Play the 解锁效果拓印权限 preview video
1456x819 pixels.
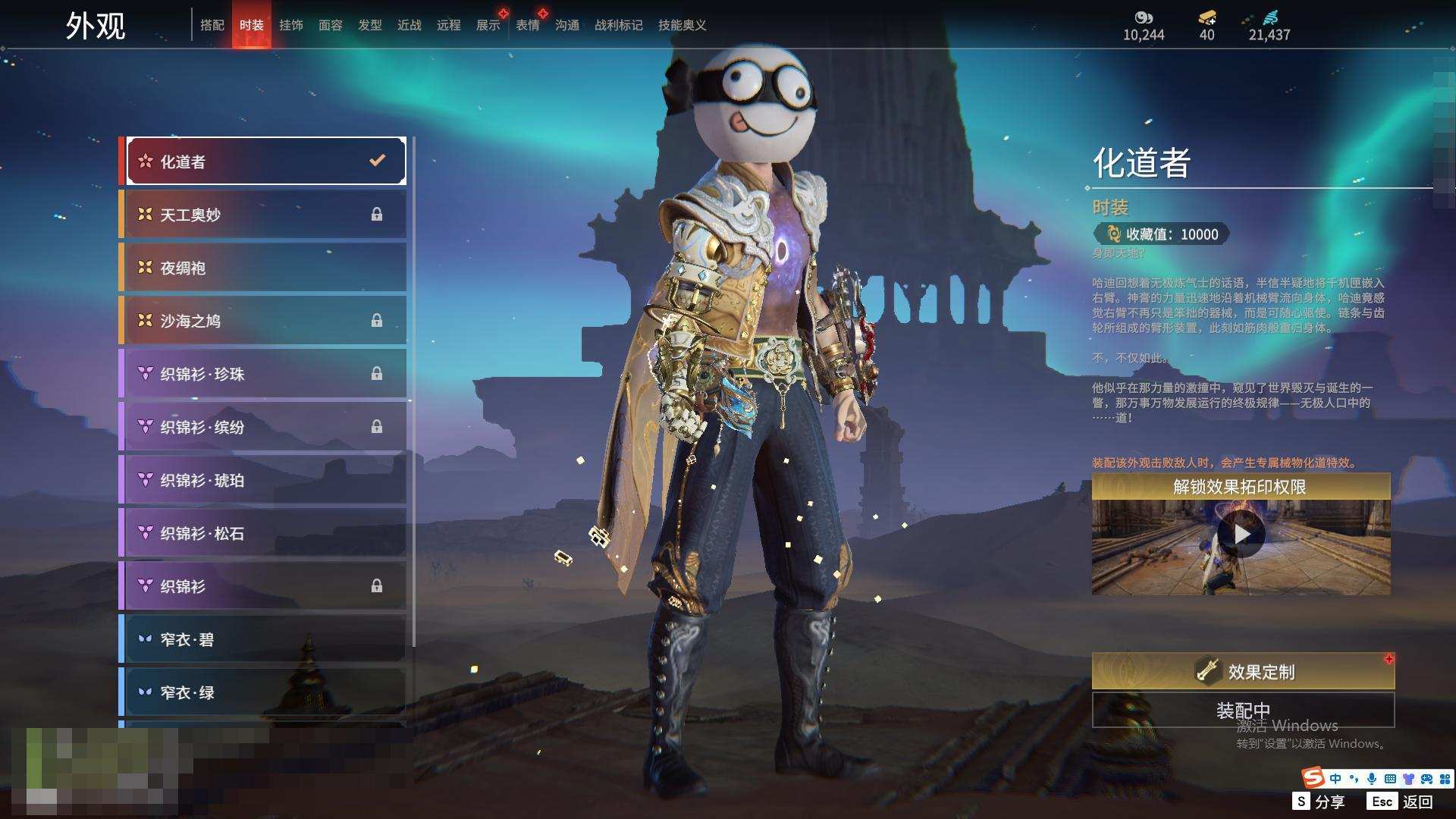1241,535
